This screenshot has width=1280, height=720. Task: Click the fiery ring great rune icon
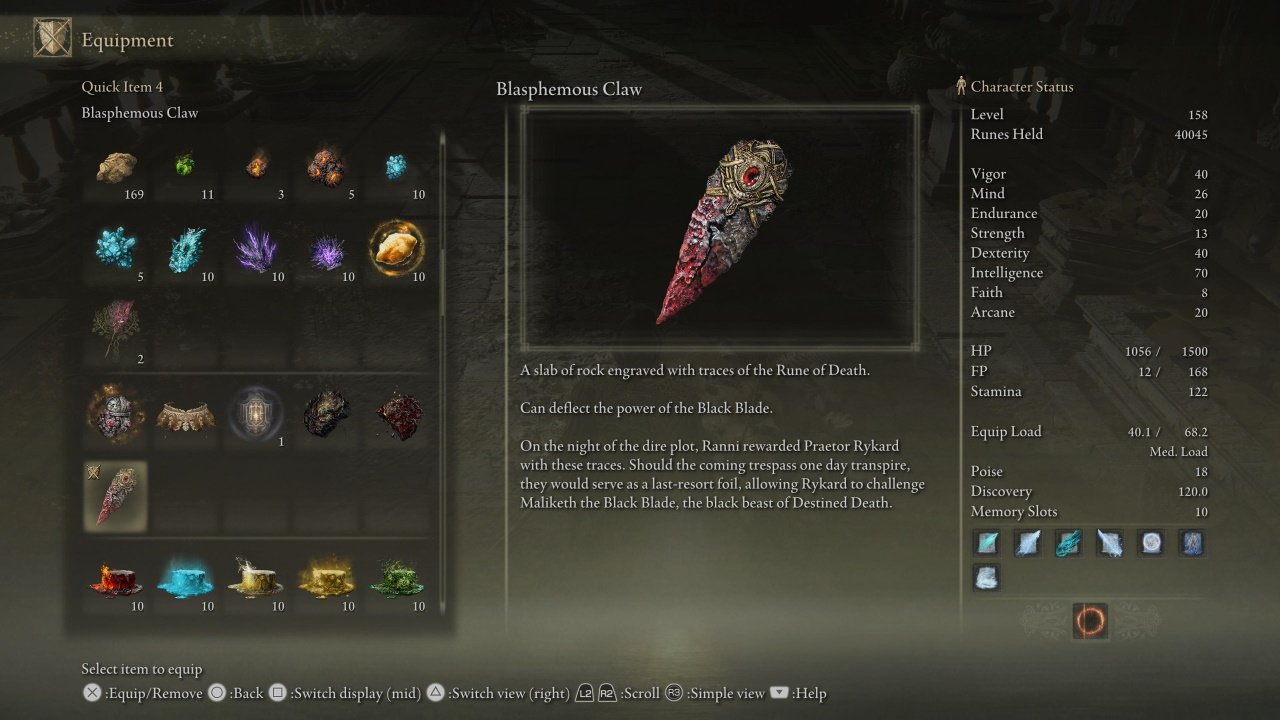point(1089,621)
